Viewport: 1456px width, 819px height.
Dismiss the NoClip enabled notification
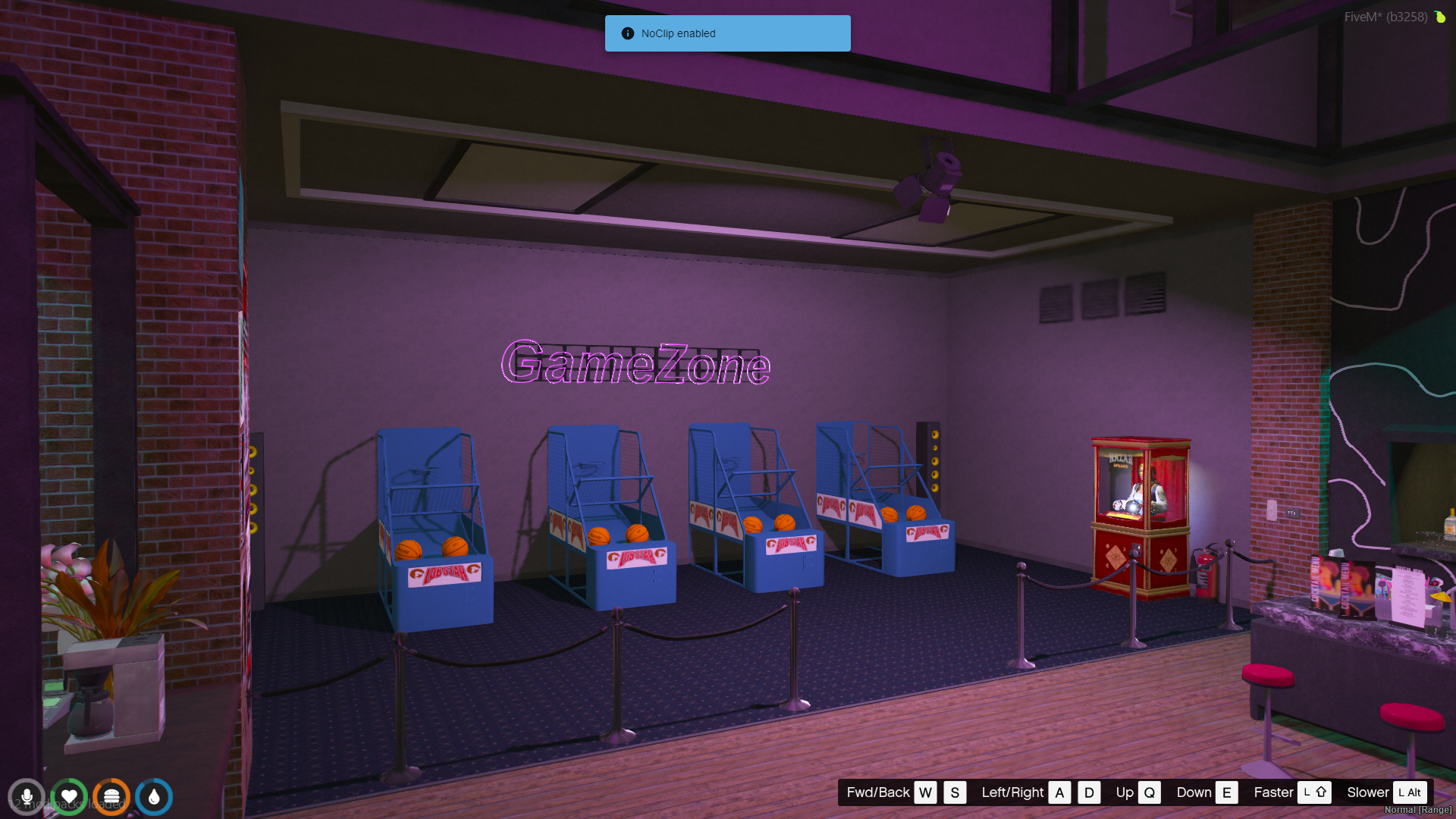point(727,33)
